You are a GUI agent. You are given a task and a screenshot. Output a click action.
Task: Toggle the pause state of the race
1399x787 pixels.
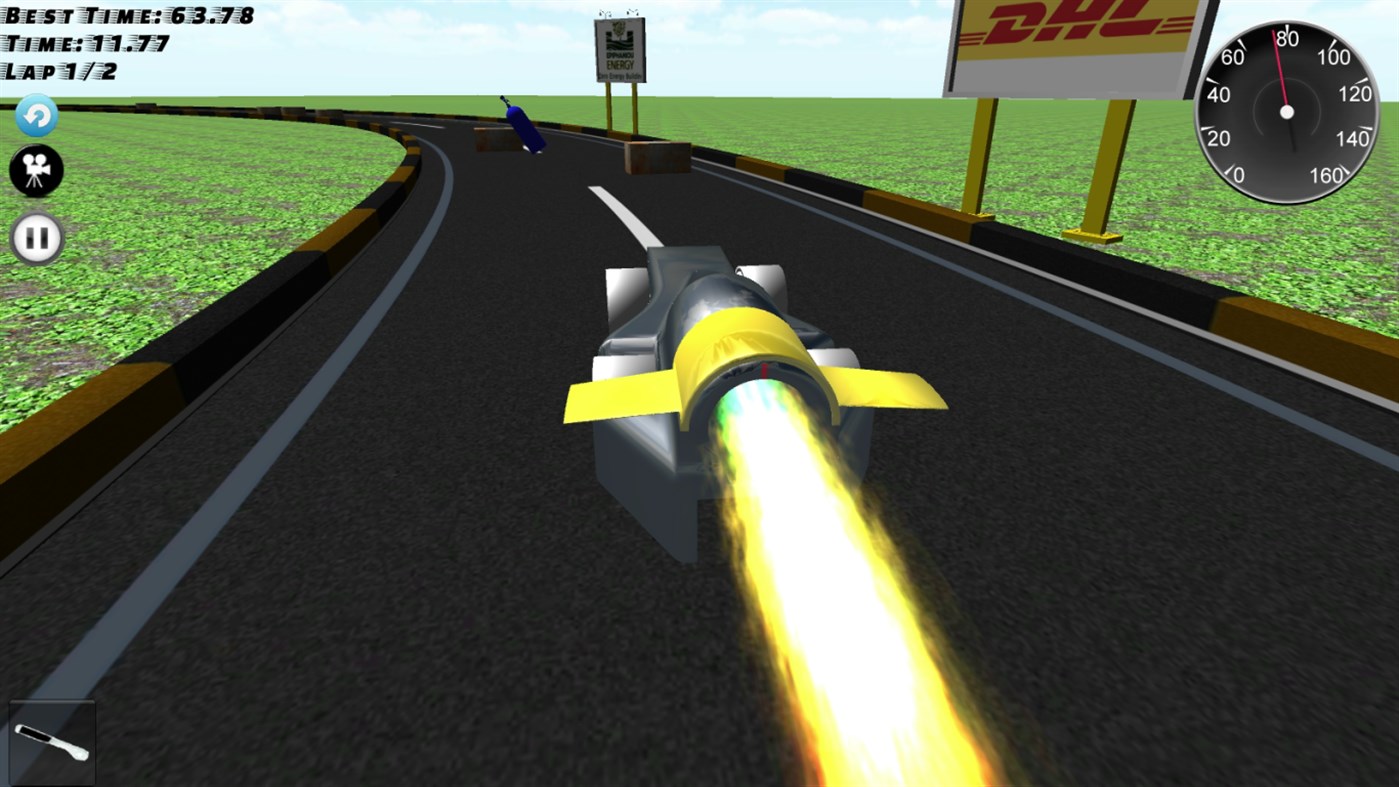[x=36, y=237]
